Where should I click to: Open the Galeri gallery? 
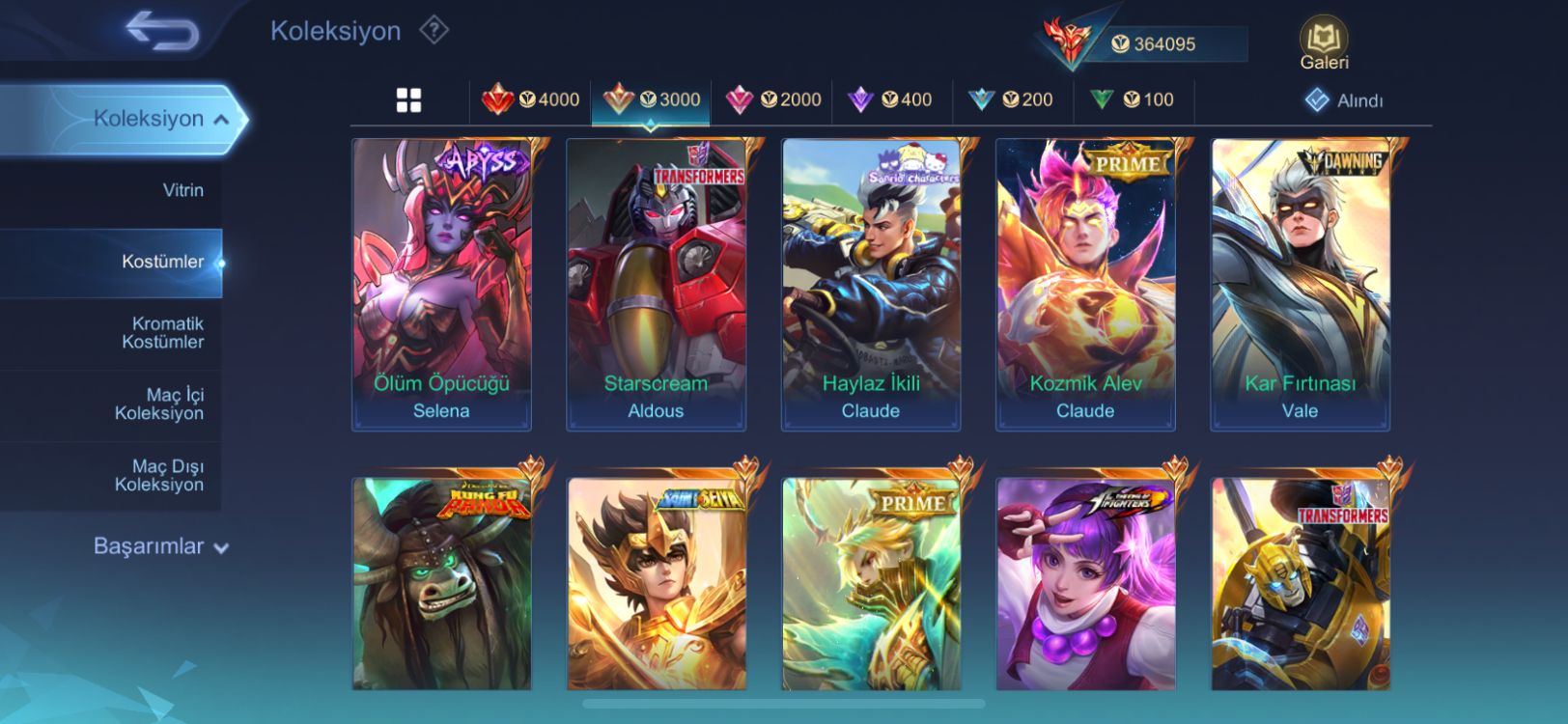(x=1324, y=44)
